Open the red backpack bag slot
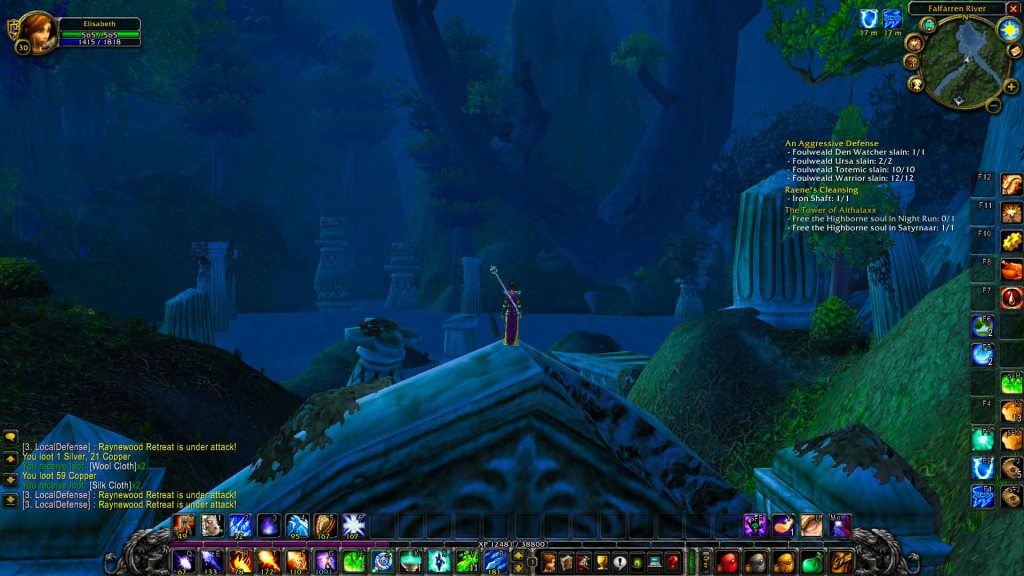The height and width of the screenshot is (576, 1024). [x=728, y=562]
